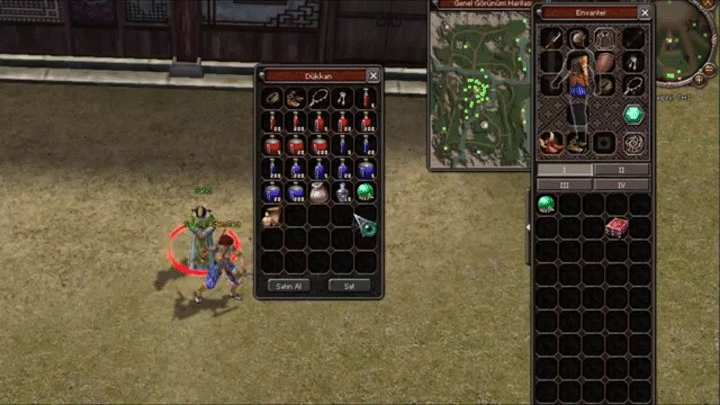Switch to inventory page II

click(x=621, y=170)
